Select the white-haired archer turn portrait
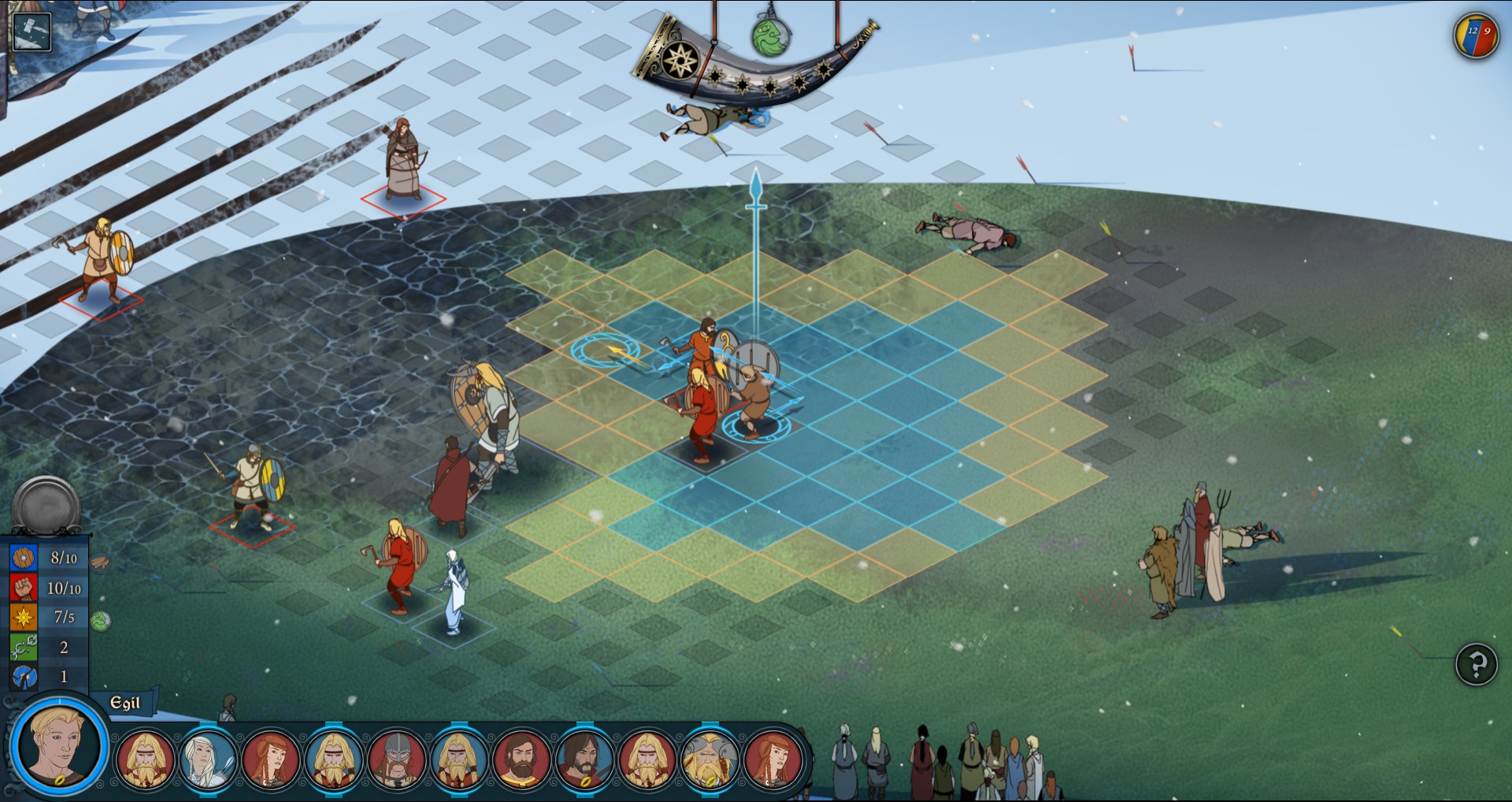The image size is (1512, 802). pyautogui.click(x=207, y=759)
